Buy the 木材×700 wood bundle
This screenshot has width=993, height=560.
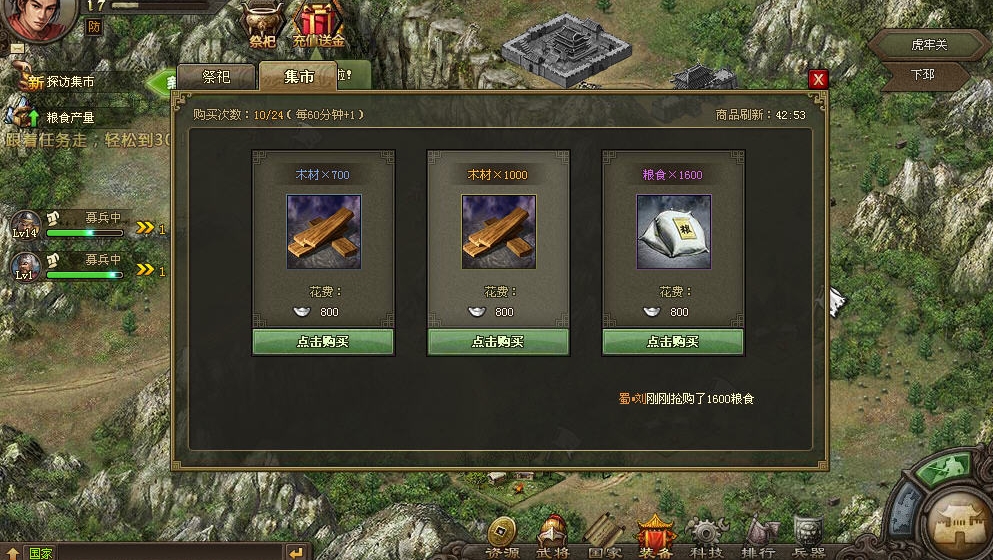coord(322,341)
